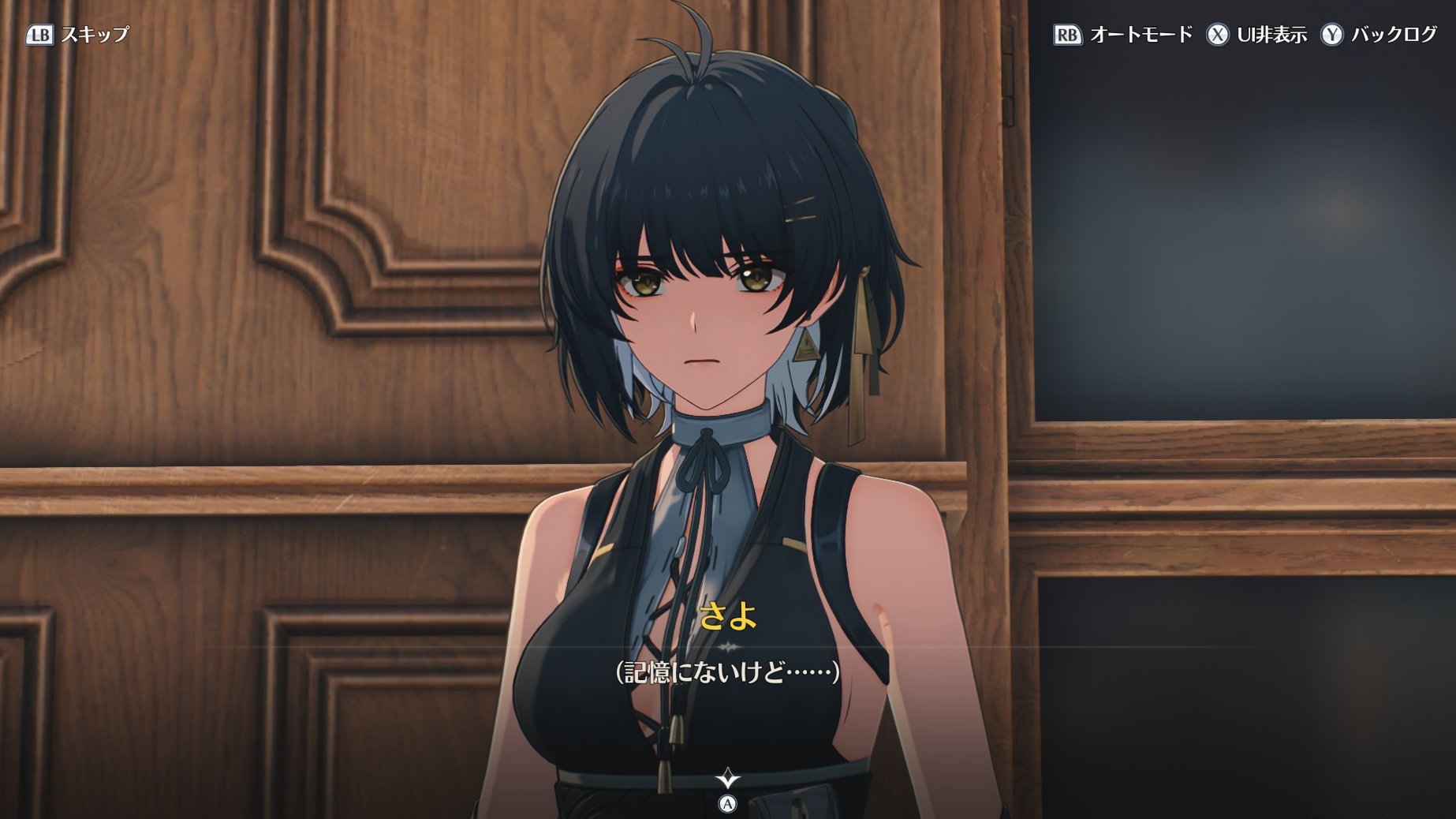
Task: Skip the cutscene with スキップ
Action: click(x=77, y=35)
